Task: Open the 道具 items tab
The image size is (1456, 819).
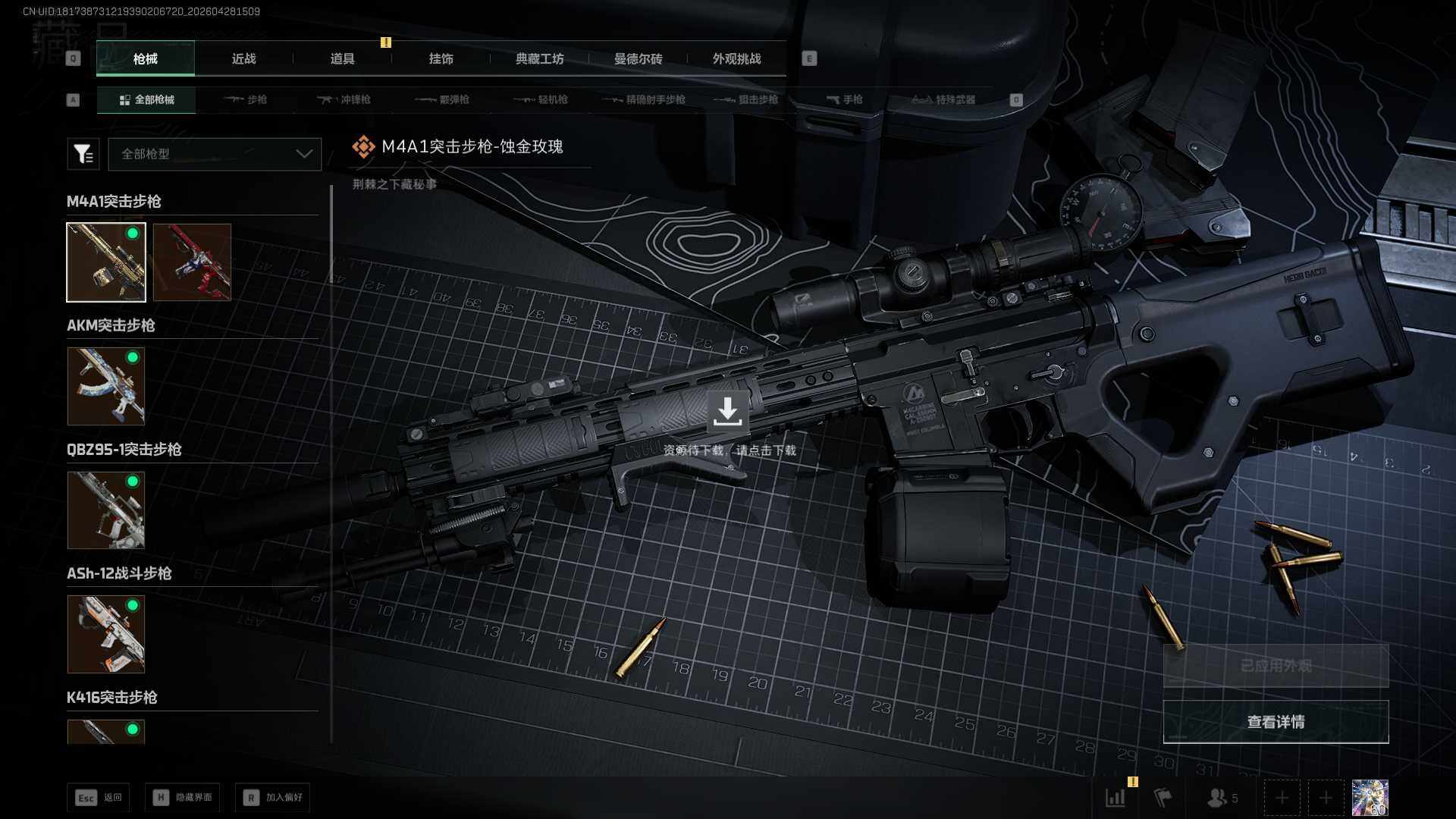Action: pyautogui.click(x=342, y=59)
